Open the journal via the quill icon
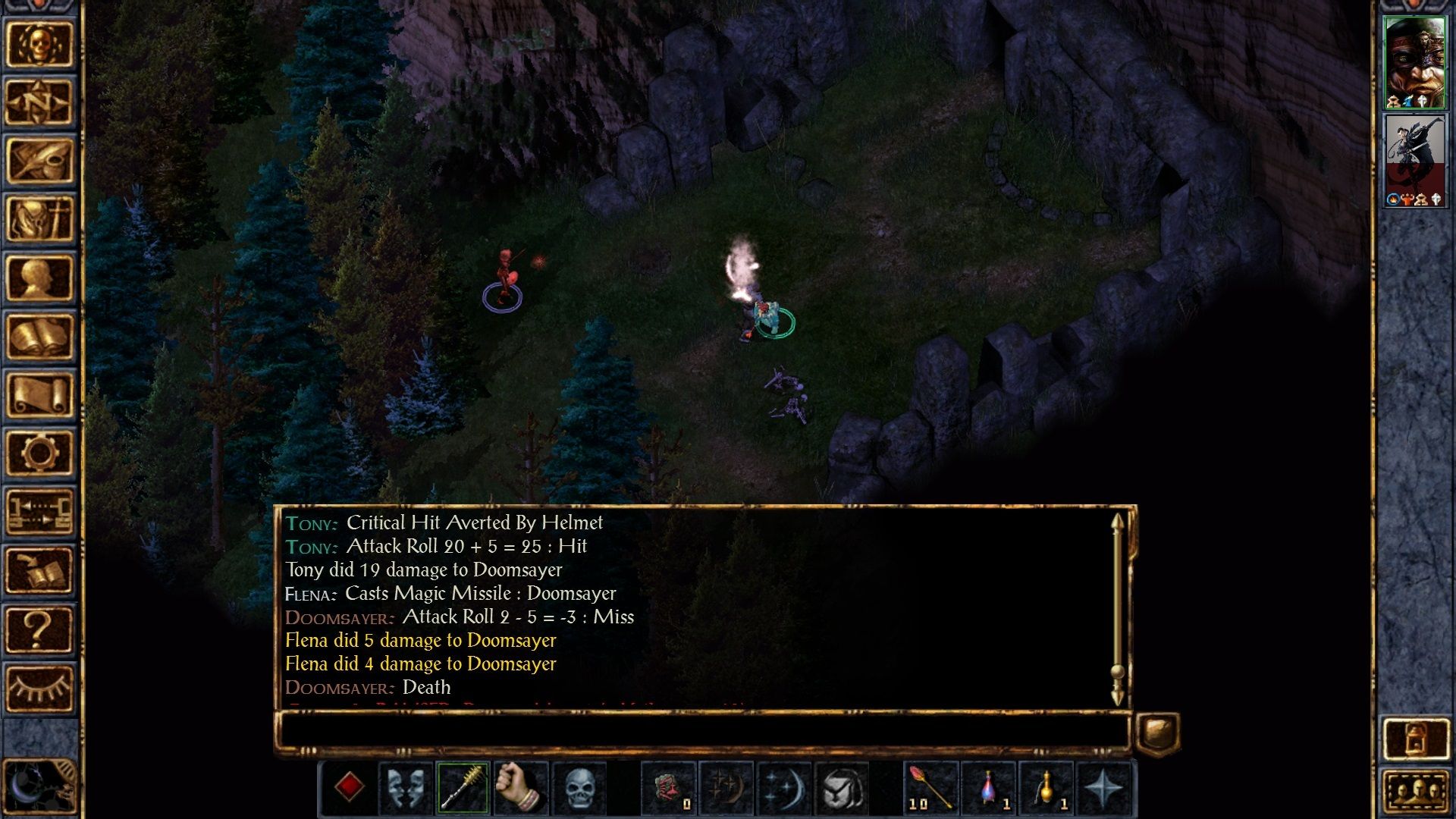This screenshot has width=1456, height=819. tap(39, 161)
